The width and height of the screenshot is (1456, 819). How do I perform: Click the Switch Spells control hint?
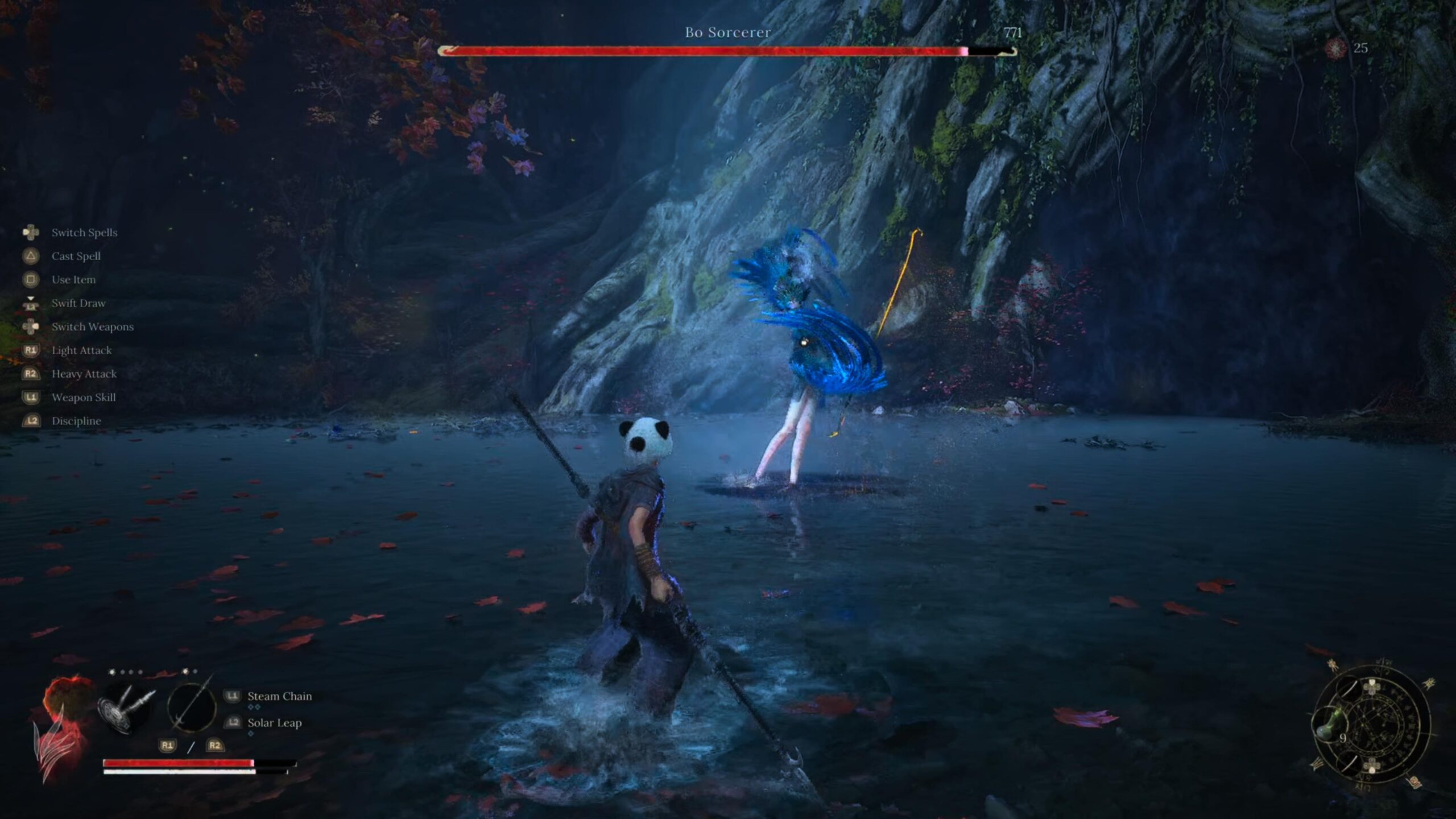84,233
